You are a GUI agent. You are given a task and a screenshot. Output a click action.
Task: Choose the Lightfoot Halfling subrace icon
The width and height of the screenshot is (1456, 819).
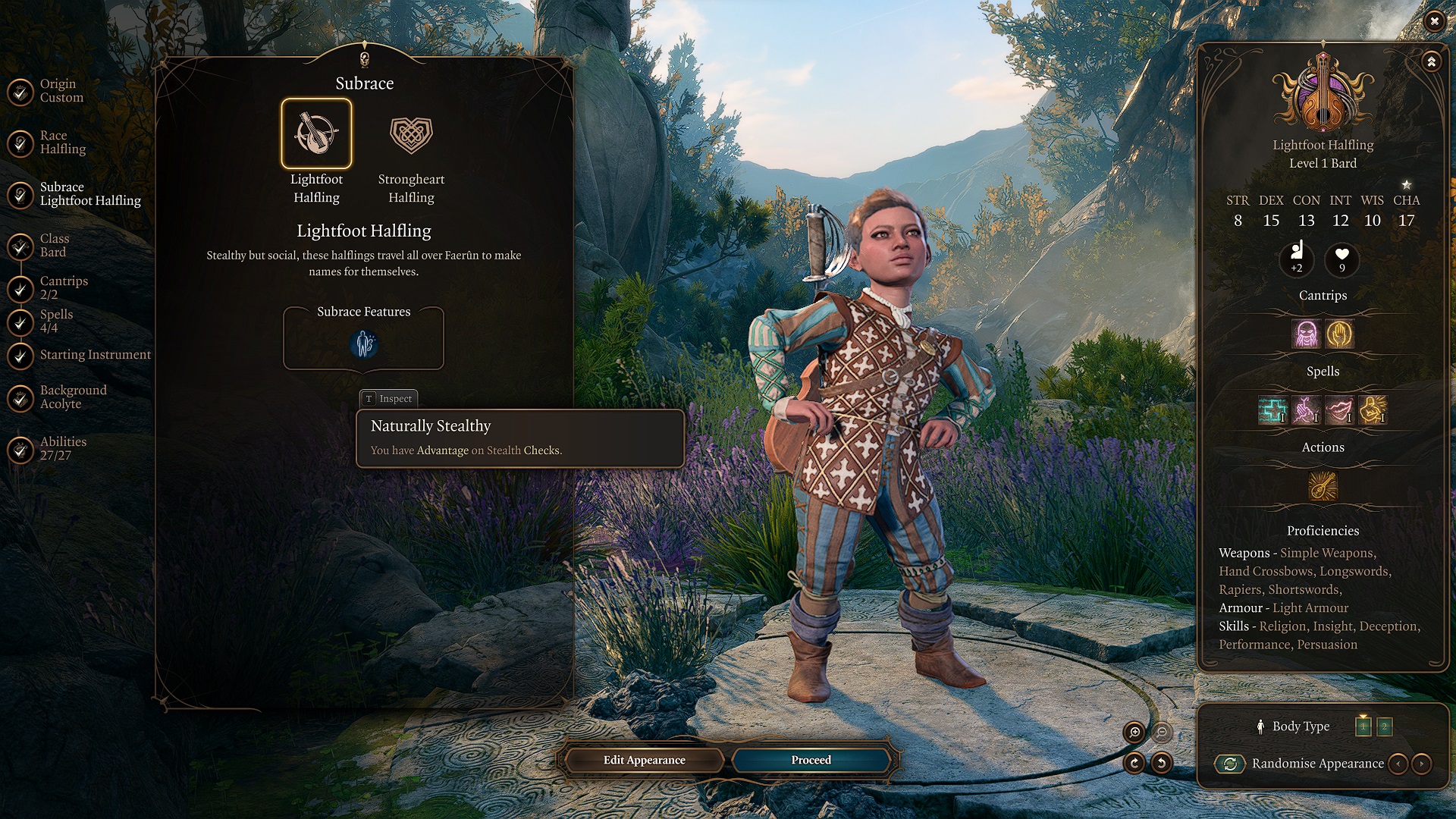click(x=316, y=133)
